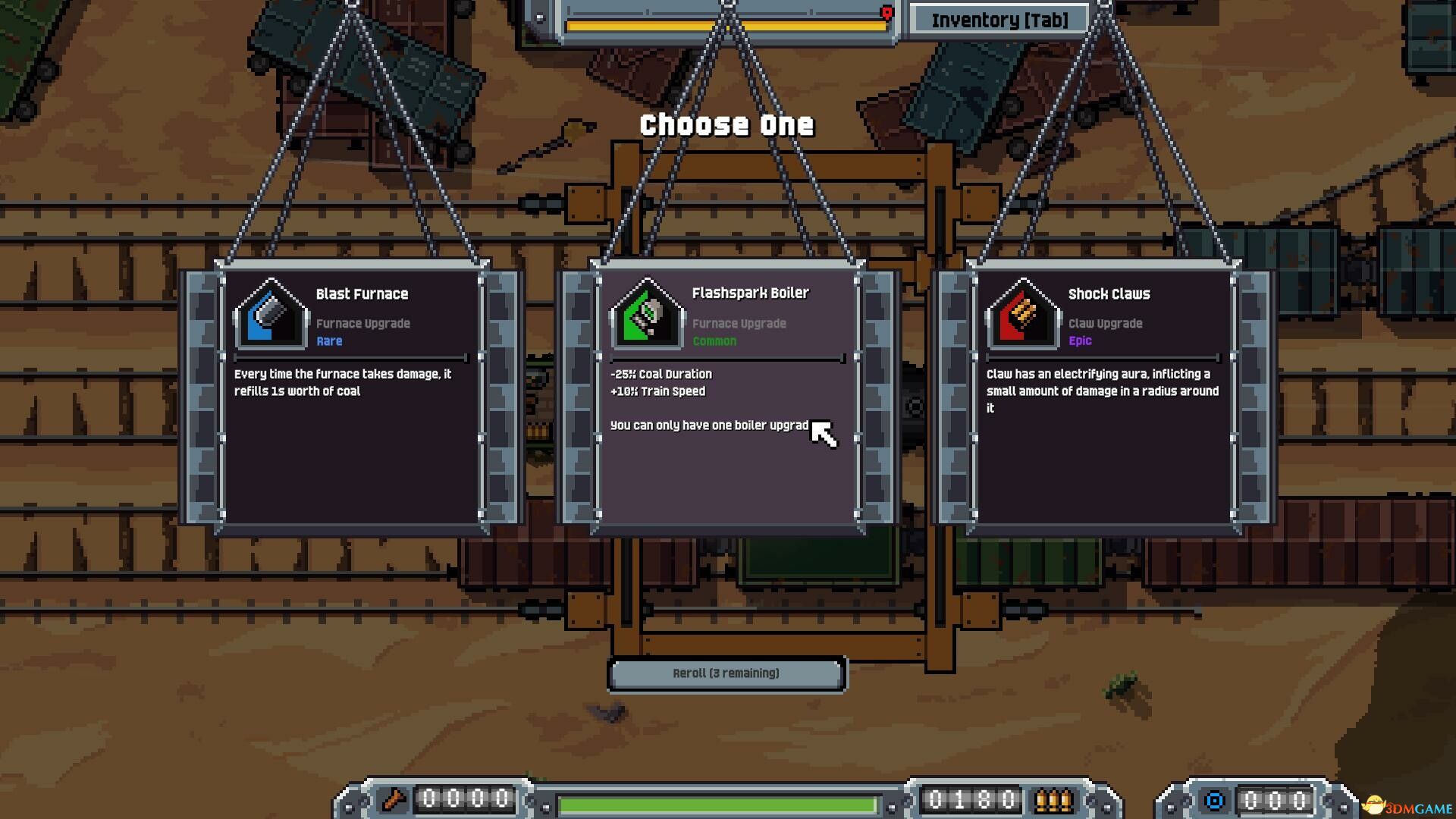This screenshot has height=819, width=1456.
Task: Select the Blast Furnace shield icon
Action: coord(271,313)
